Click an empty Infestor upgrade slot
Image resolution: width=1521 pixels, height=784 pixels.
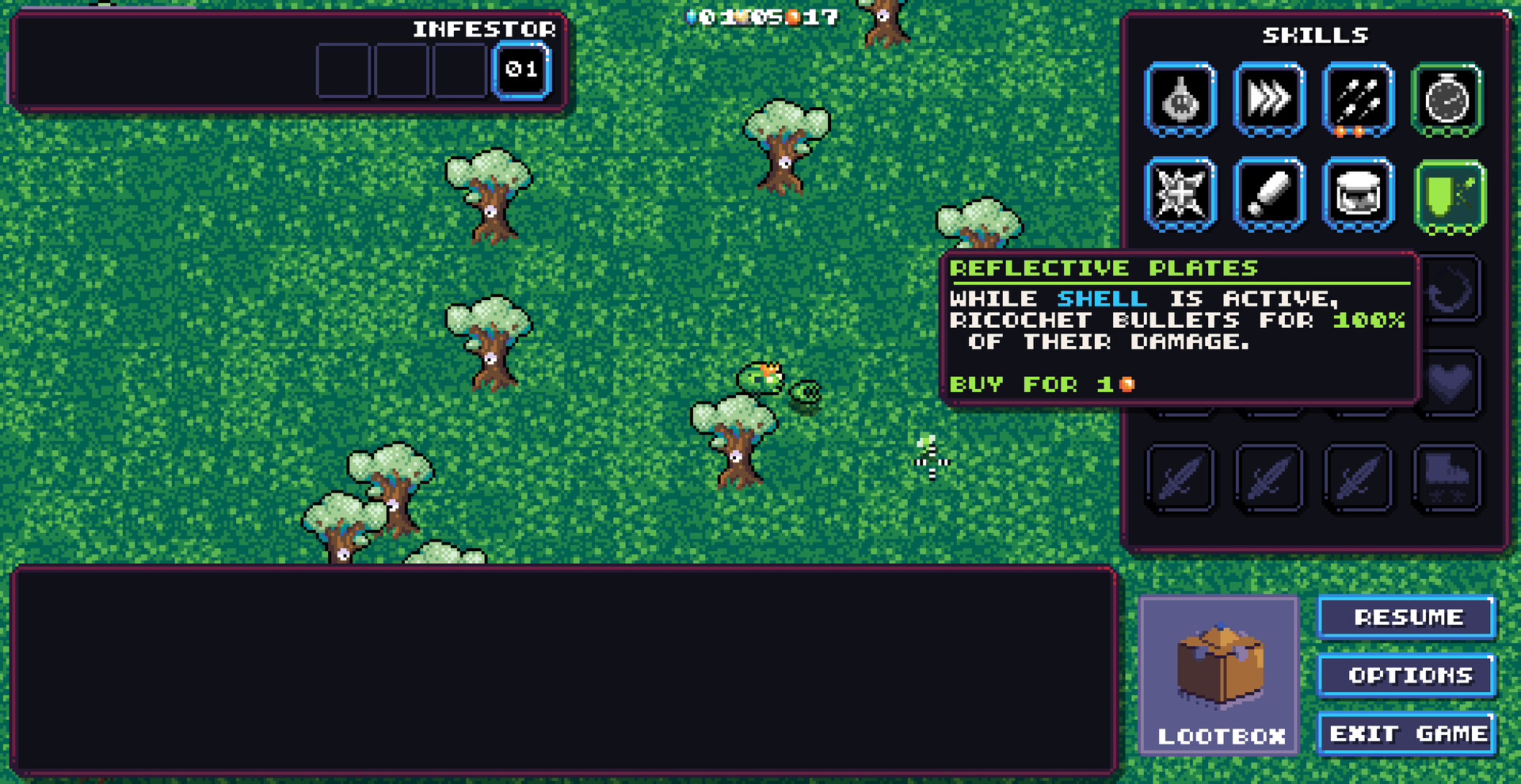(x=343, y=70)
